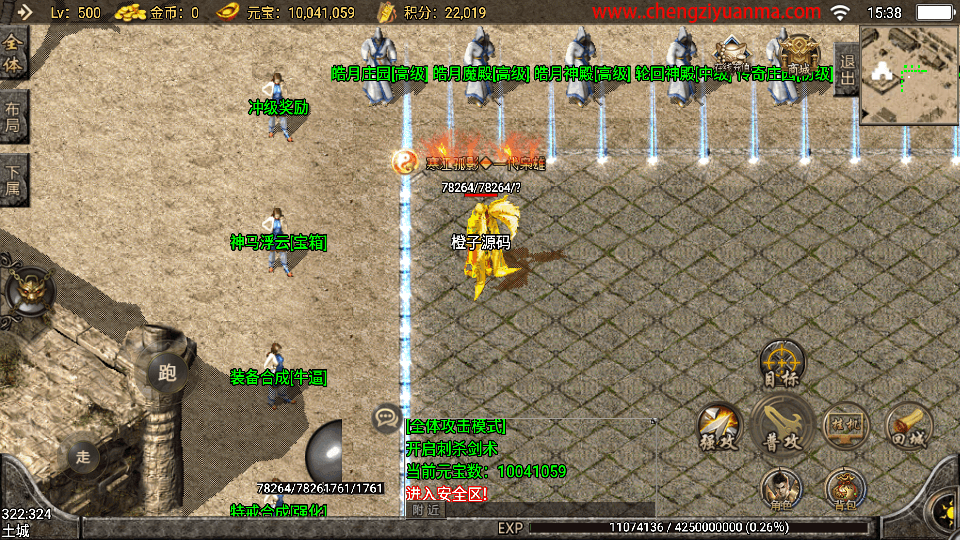Viewport: 960px width, 540px height.
Task: Select the 全体 tab
Action: coord(14,54)
